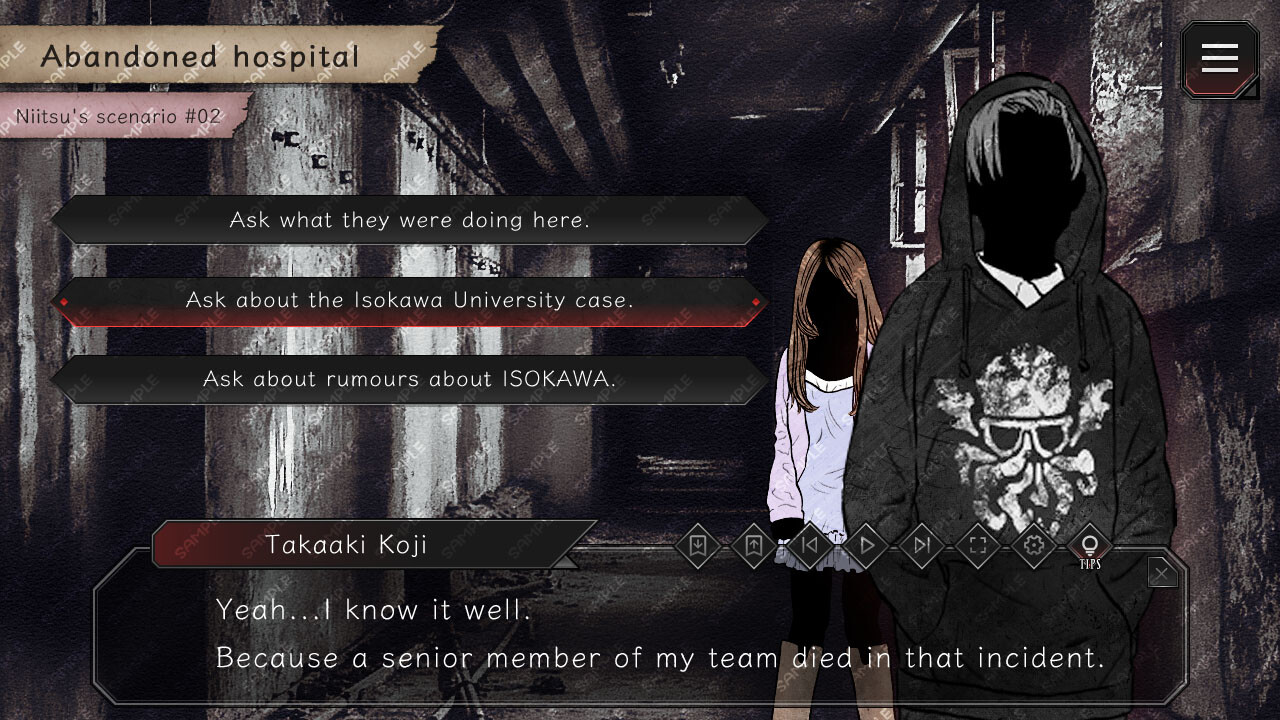Rewind to previous dialogue line
This screenshot has width=1280, height=720.
click(809, 546)
